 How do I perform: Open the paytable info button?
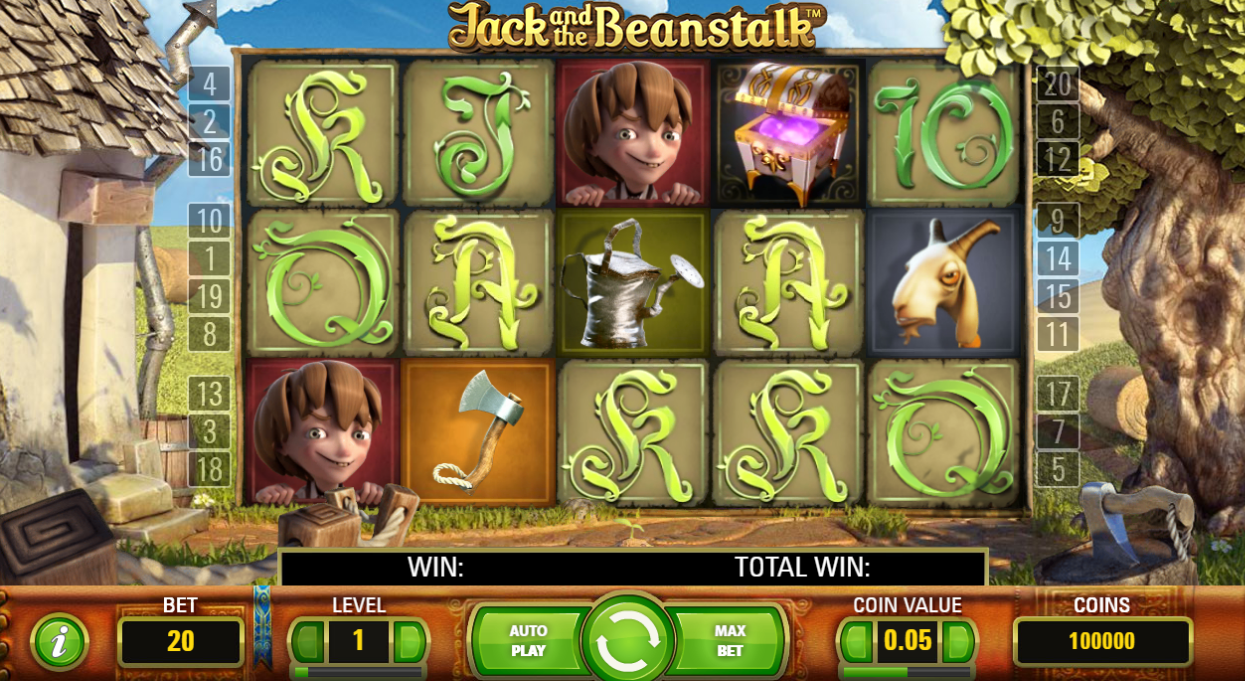(59, 641)
